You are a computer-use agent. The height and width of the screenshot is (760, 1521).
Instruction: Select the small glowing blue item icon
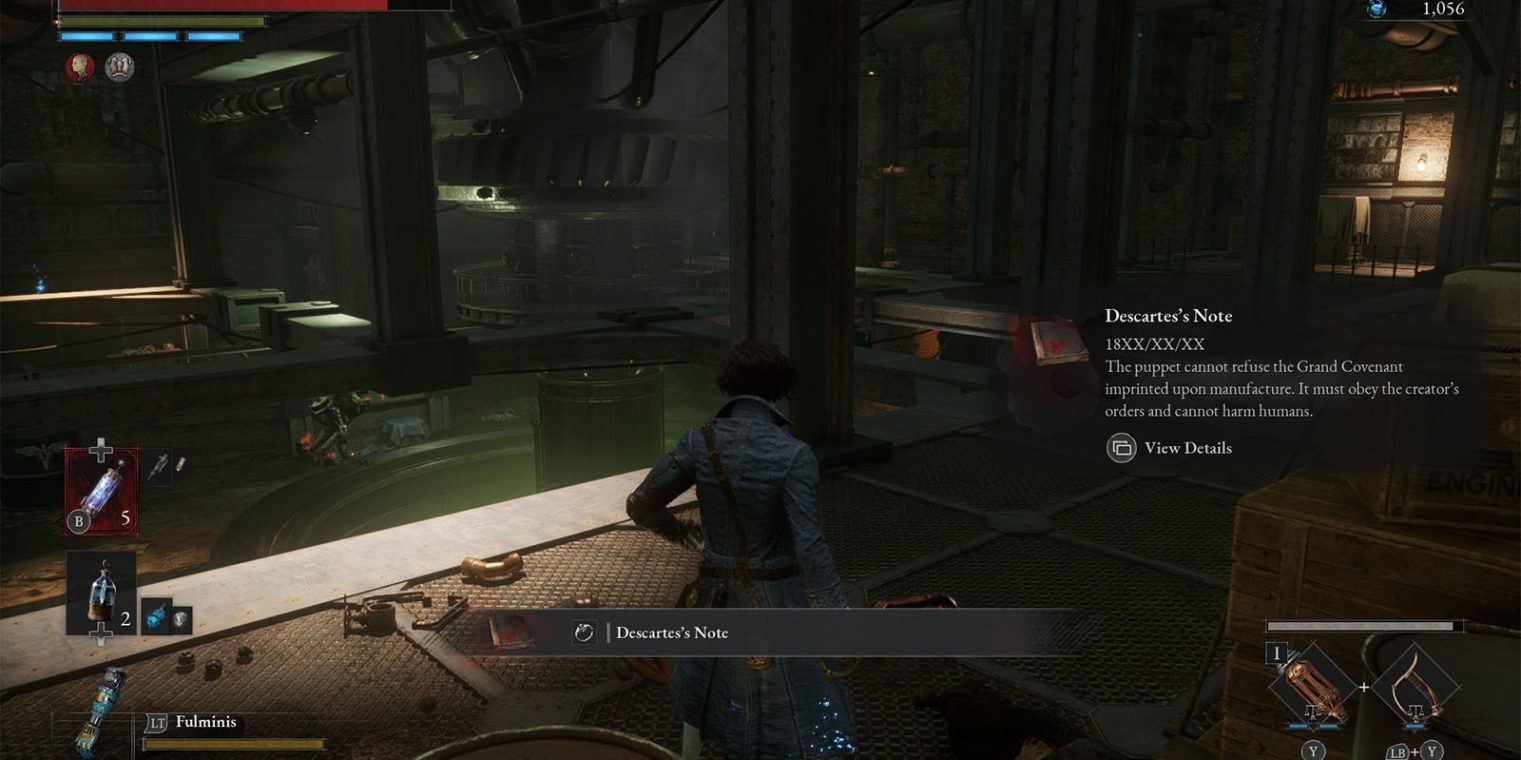pos(155,618)
